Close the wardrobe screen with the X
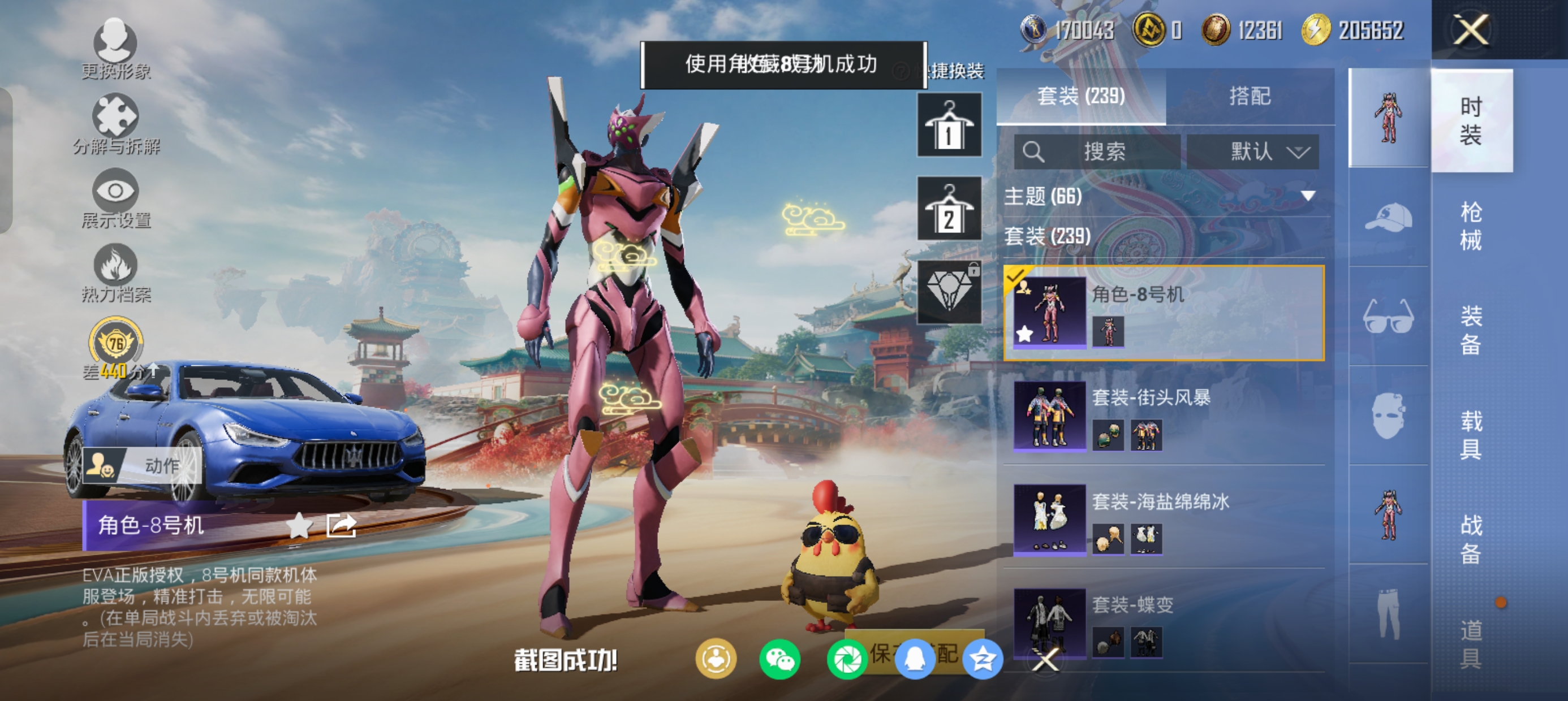 tap(1471, 31)
